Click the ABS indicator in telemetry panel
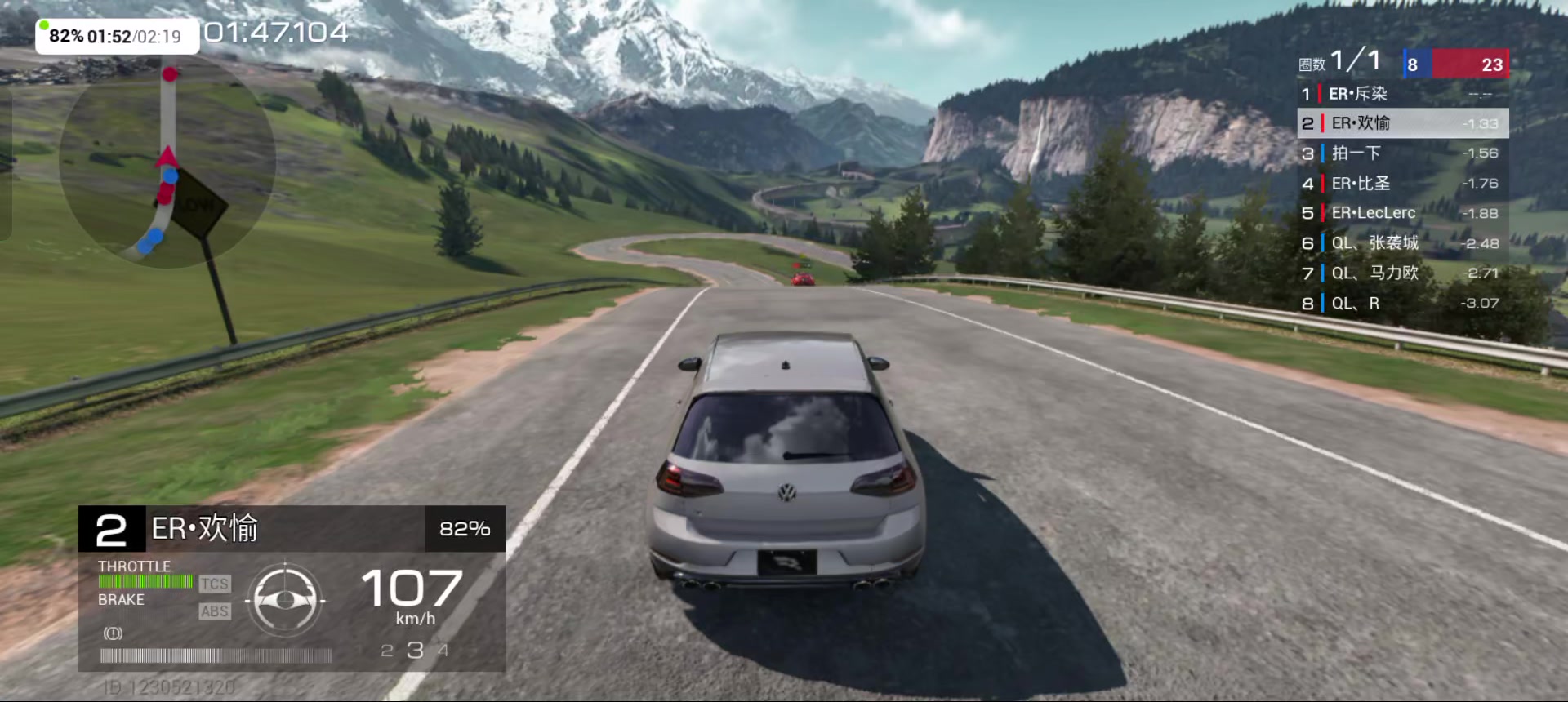Screen dimensions: 1568x702 (215, 611)
